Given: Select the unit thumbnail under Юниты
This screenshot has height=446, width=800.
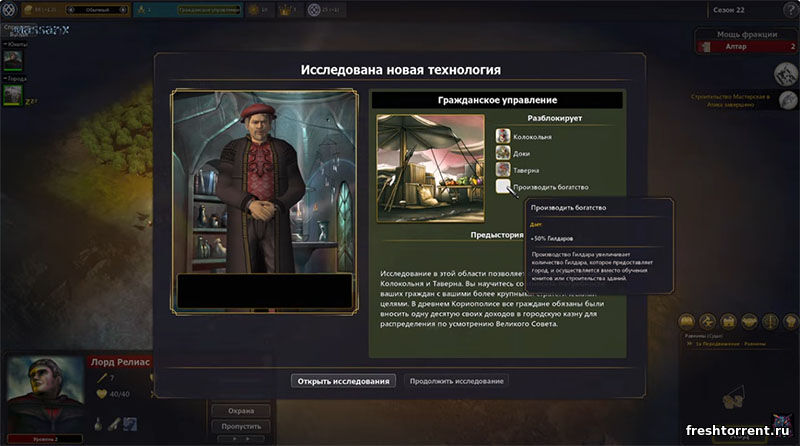Looking at the screenshot, I should coord(13,59).
